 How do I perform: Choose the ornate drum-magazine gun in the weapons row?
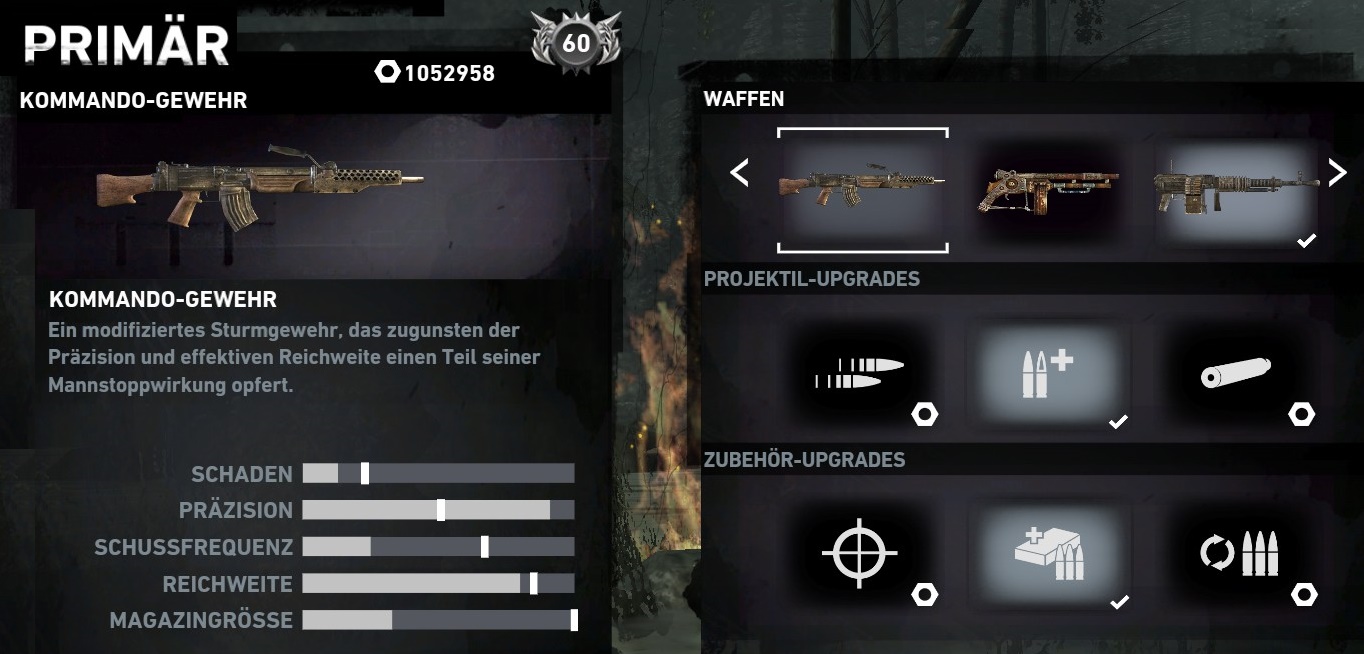[x=1047, y=188]
